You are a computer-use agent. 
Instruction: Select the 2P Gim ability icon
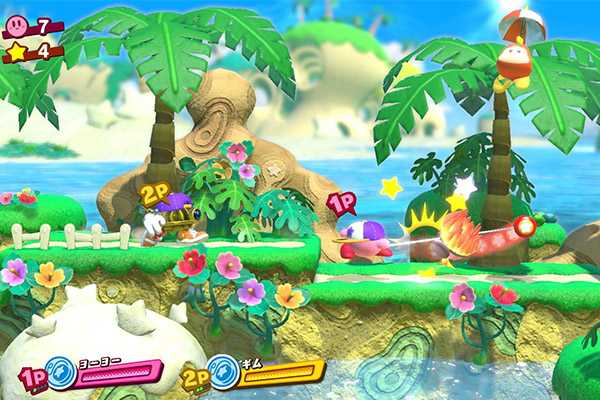click(x=224, y=372)
